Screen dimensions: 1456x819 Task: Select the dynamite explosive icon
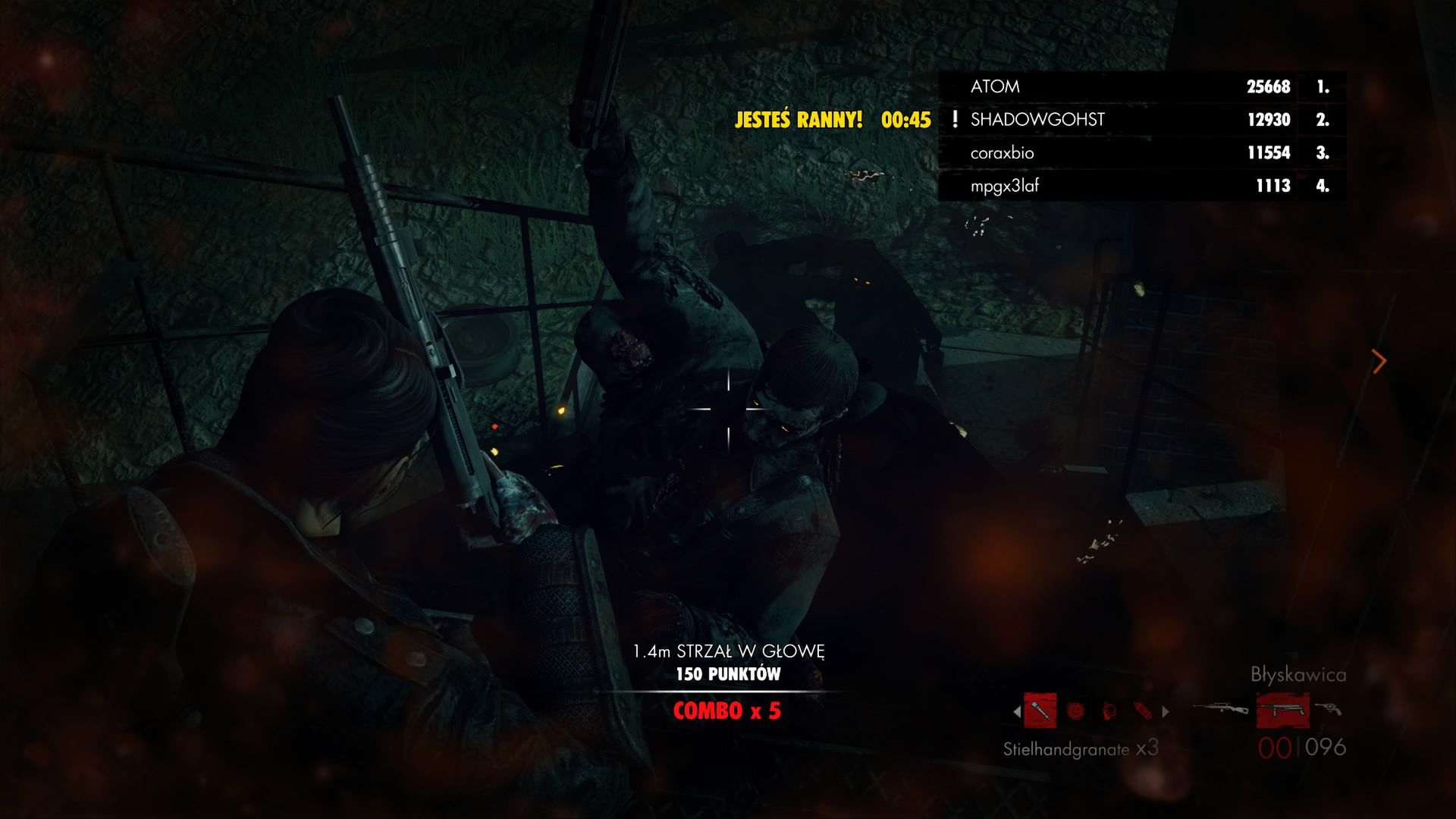coord(1141,711)
